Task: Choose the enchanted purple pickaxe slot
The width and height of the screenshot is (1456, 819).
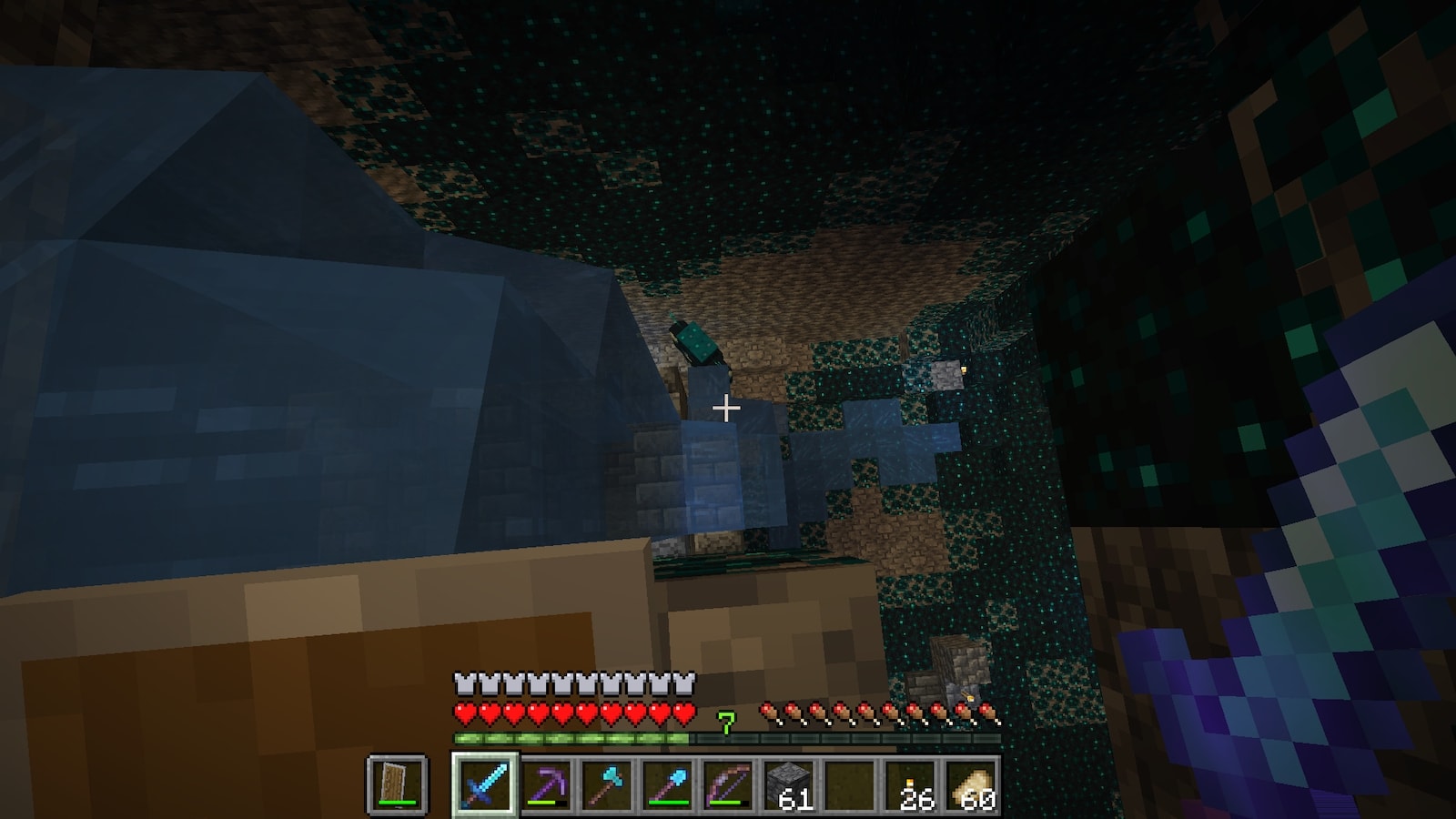Action: point(546,784)
